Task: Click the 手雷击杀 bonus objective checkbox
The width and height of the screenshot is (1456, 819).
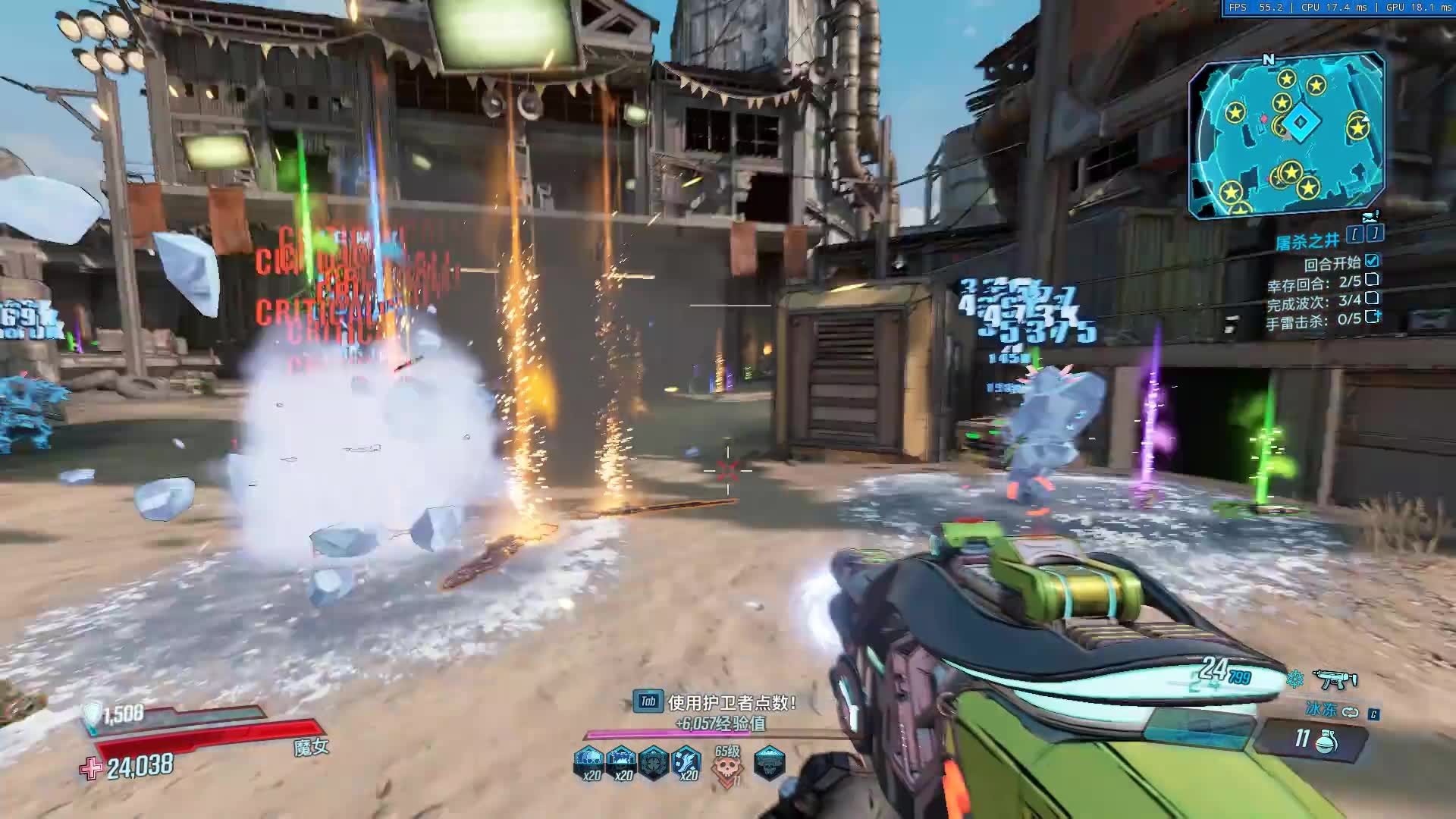Action: [x=1372, y=318]
